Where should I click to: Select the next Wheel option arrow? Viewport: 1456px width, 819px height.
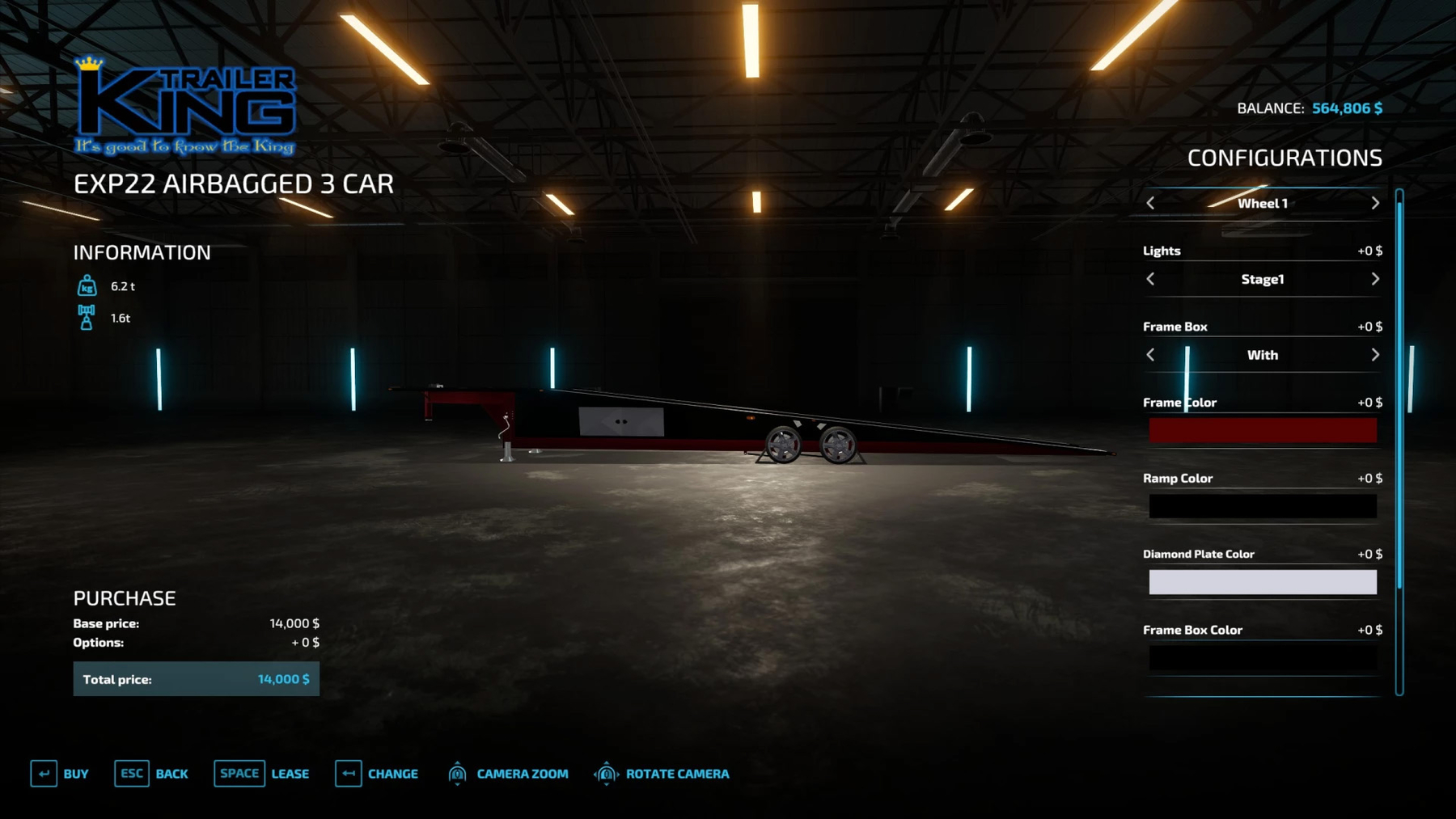1375,203
